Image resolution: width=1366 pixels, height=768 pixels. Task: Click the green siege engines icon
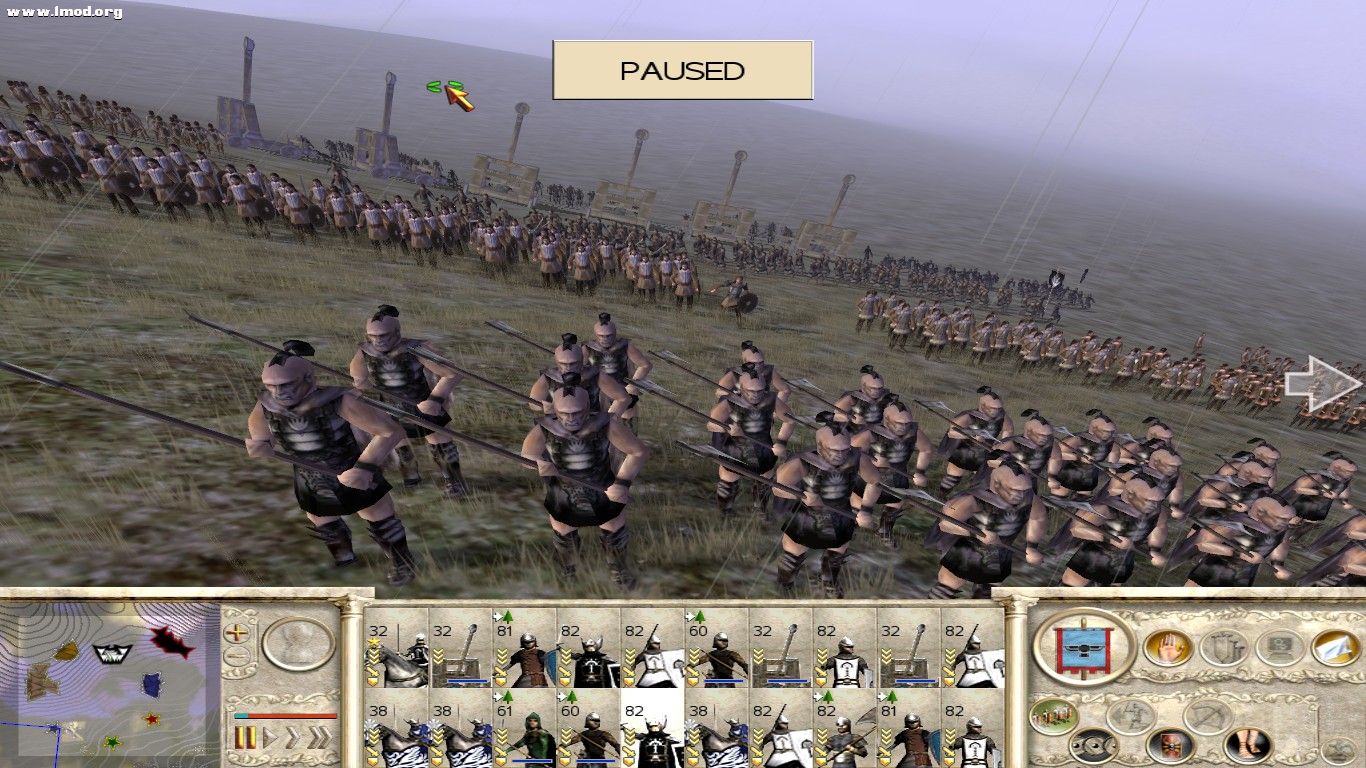point(1053,715)
